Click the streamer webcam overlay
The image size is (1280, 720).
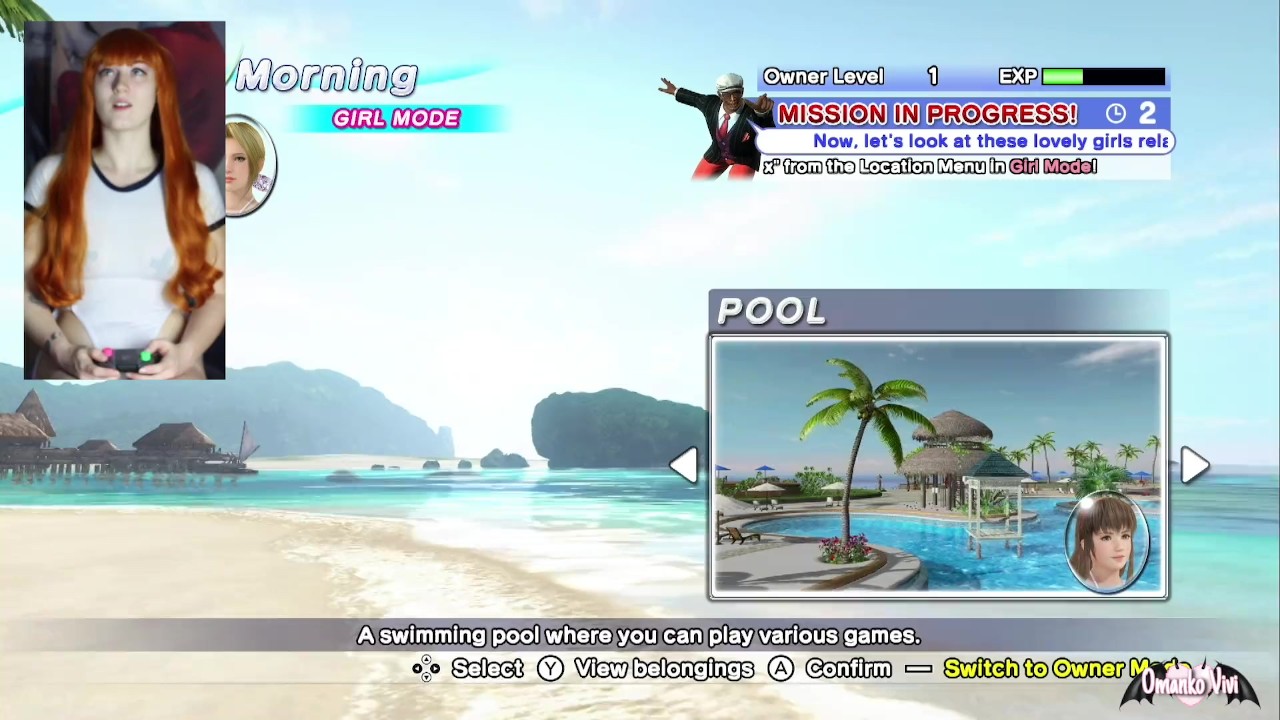tap(125, 200)
